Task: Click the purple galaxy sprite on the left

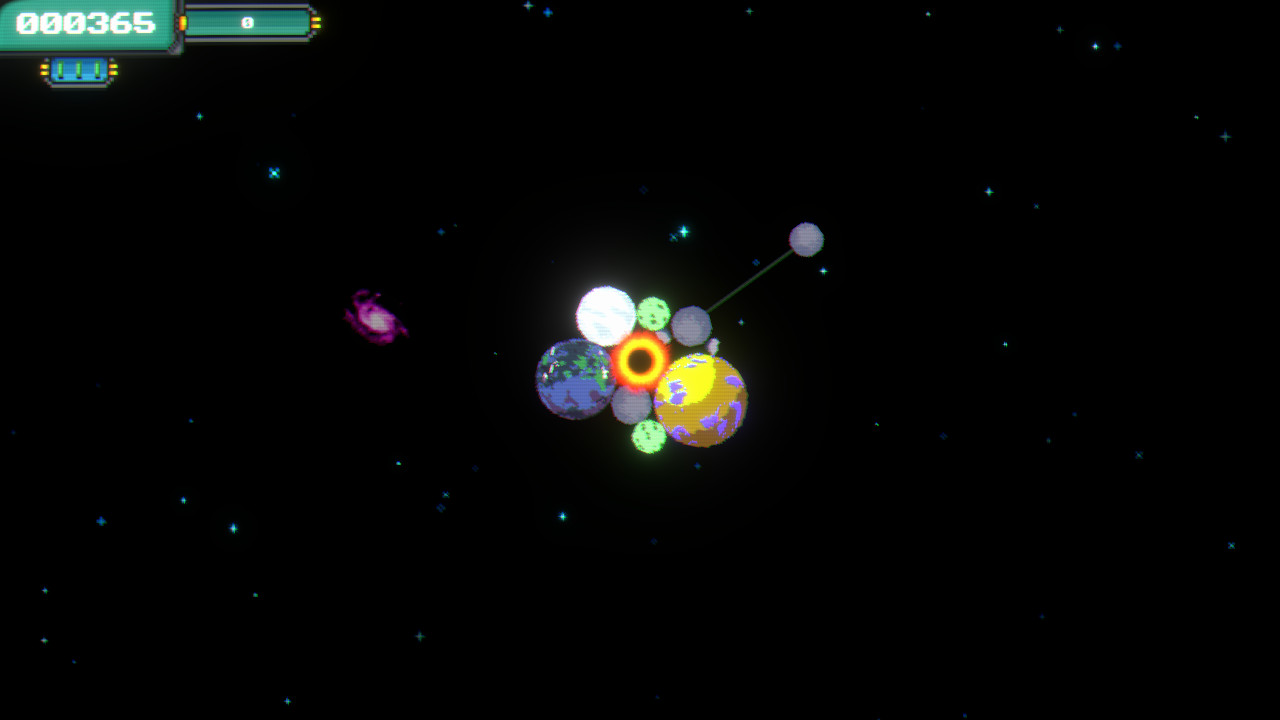Action: click(378, 318)
